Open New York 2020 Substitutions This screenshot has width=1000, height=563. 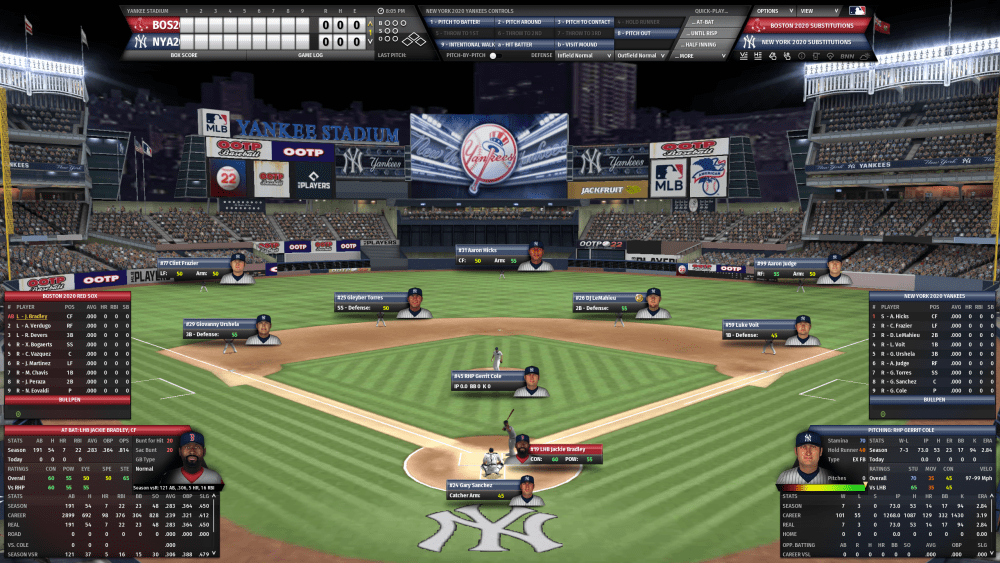pyautogui.click(x=807, y=42)
